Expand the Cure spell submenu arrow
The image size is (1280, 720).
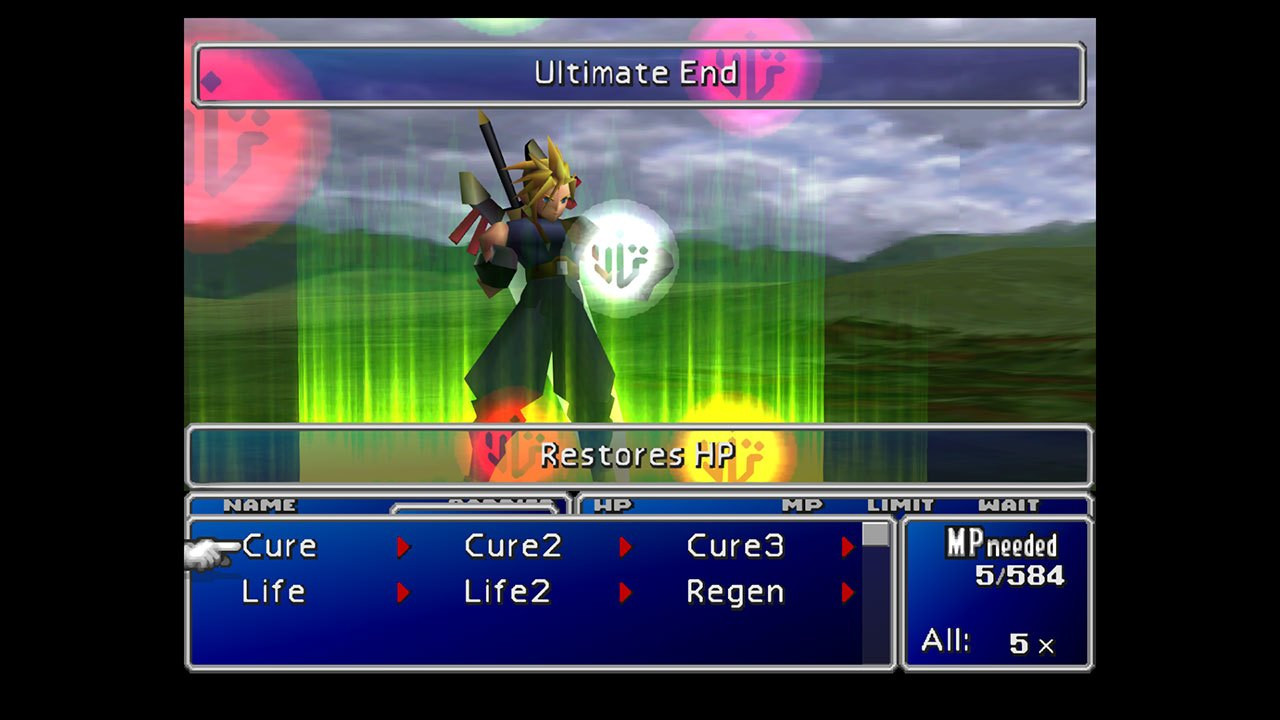pos(403,546)
